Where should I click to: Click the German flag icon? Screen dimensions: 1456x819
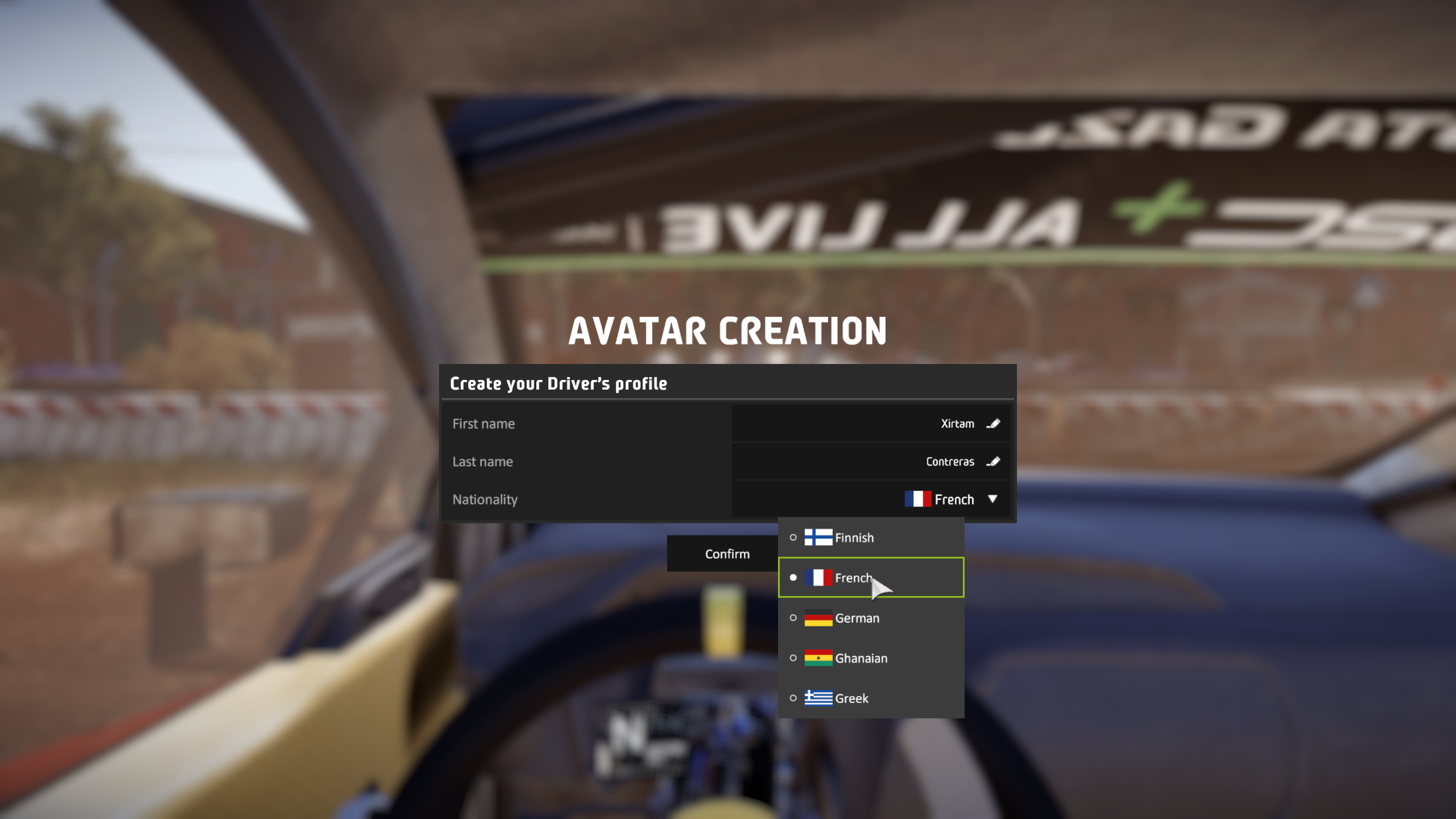pyautogui.click(x=817, y=618)
